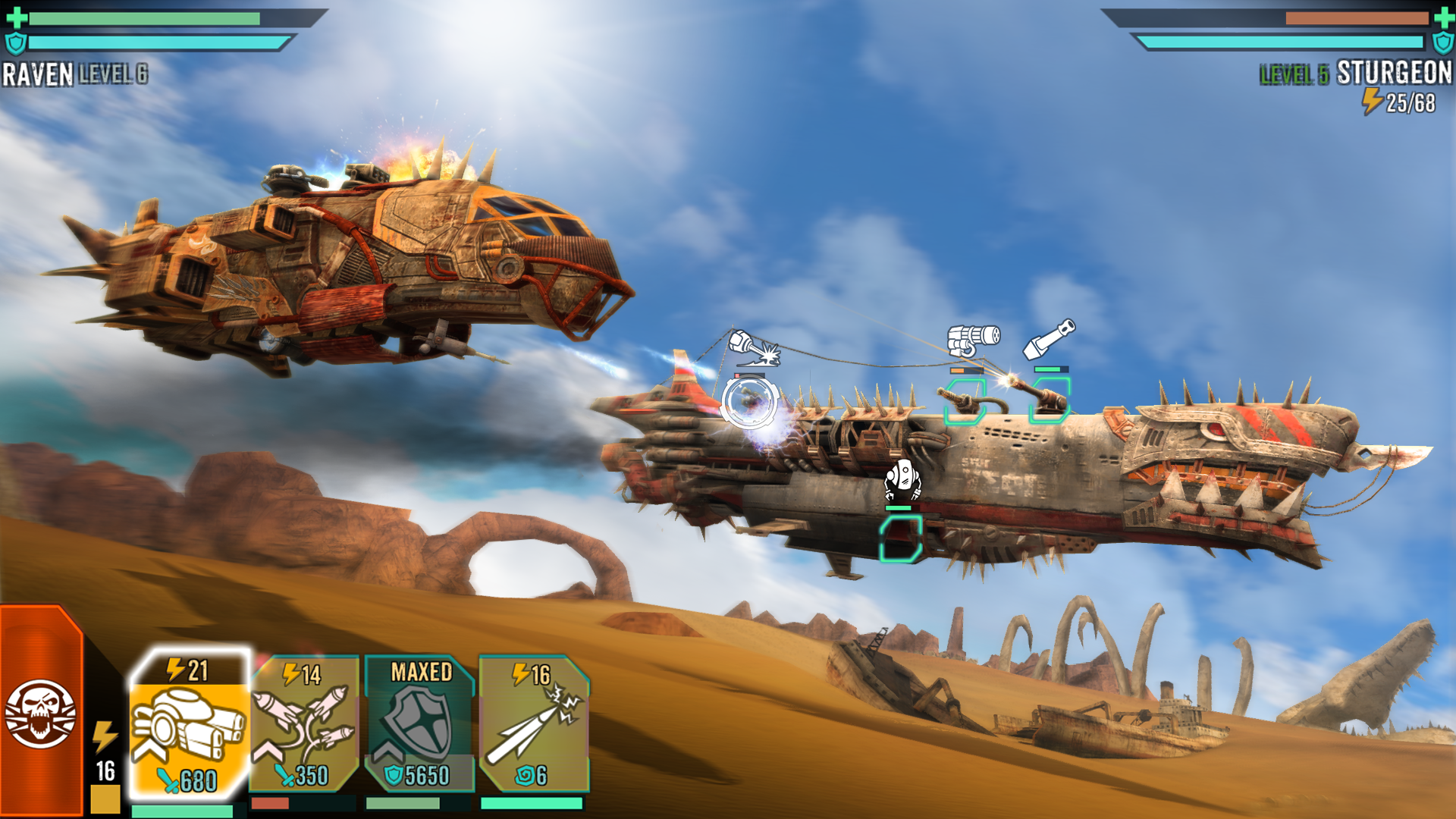1456x819 pixels.
Task: Tap the skull pirate emblem button
Action: tap(40, 713)
